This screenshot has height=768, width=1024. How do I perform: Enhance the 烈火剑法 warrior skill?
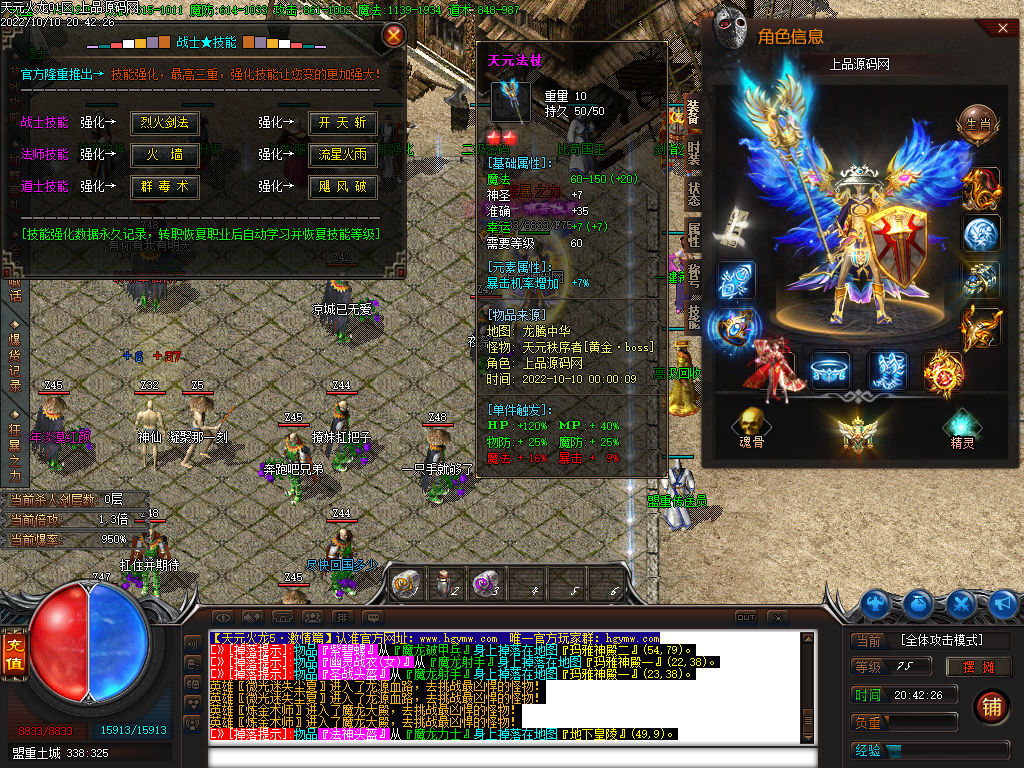[165, 123]
